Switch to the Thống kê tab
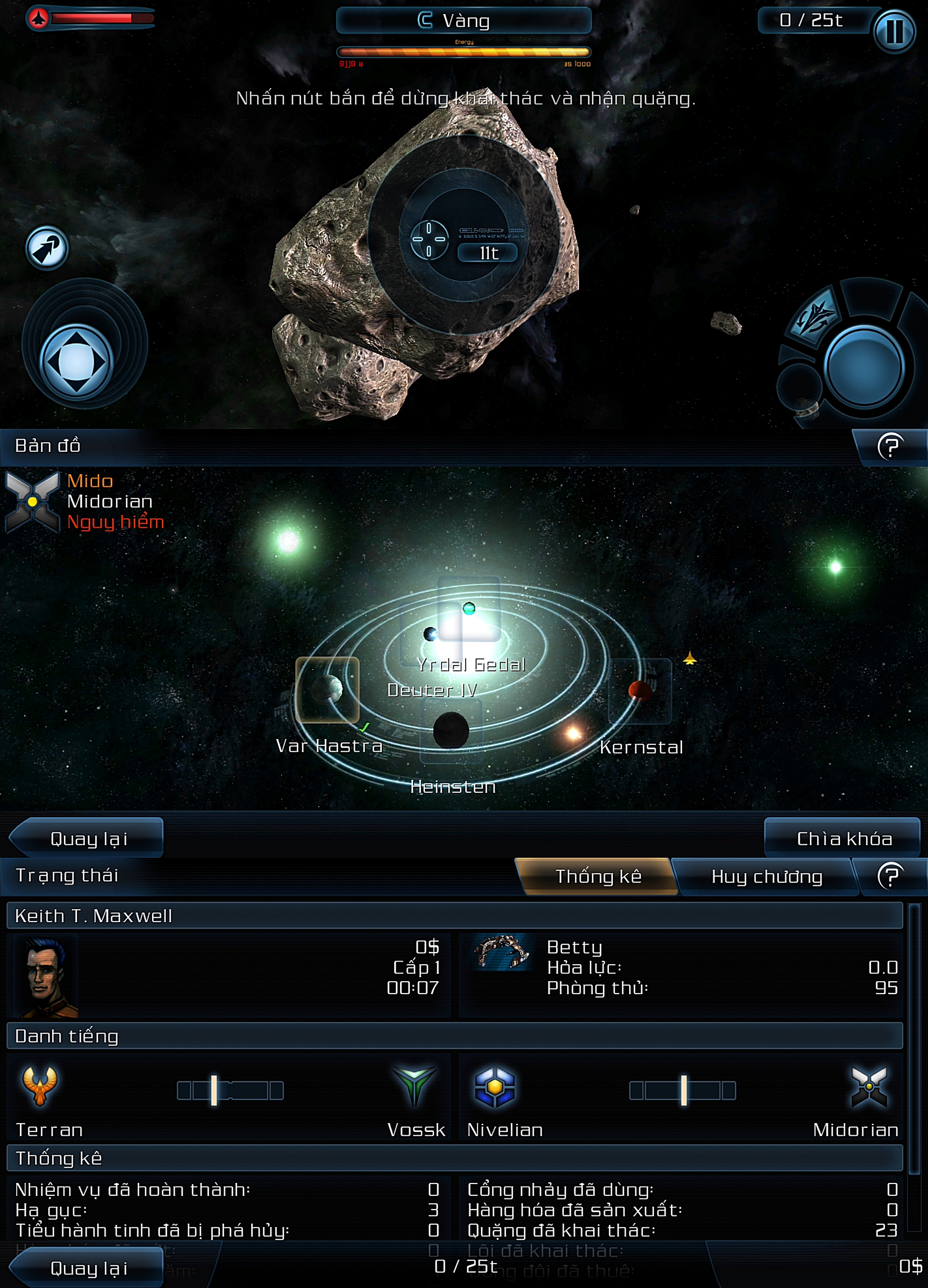The width and height of the screenshot is (928, 1288). pos(598,876)
